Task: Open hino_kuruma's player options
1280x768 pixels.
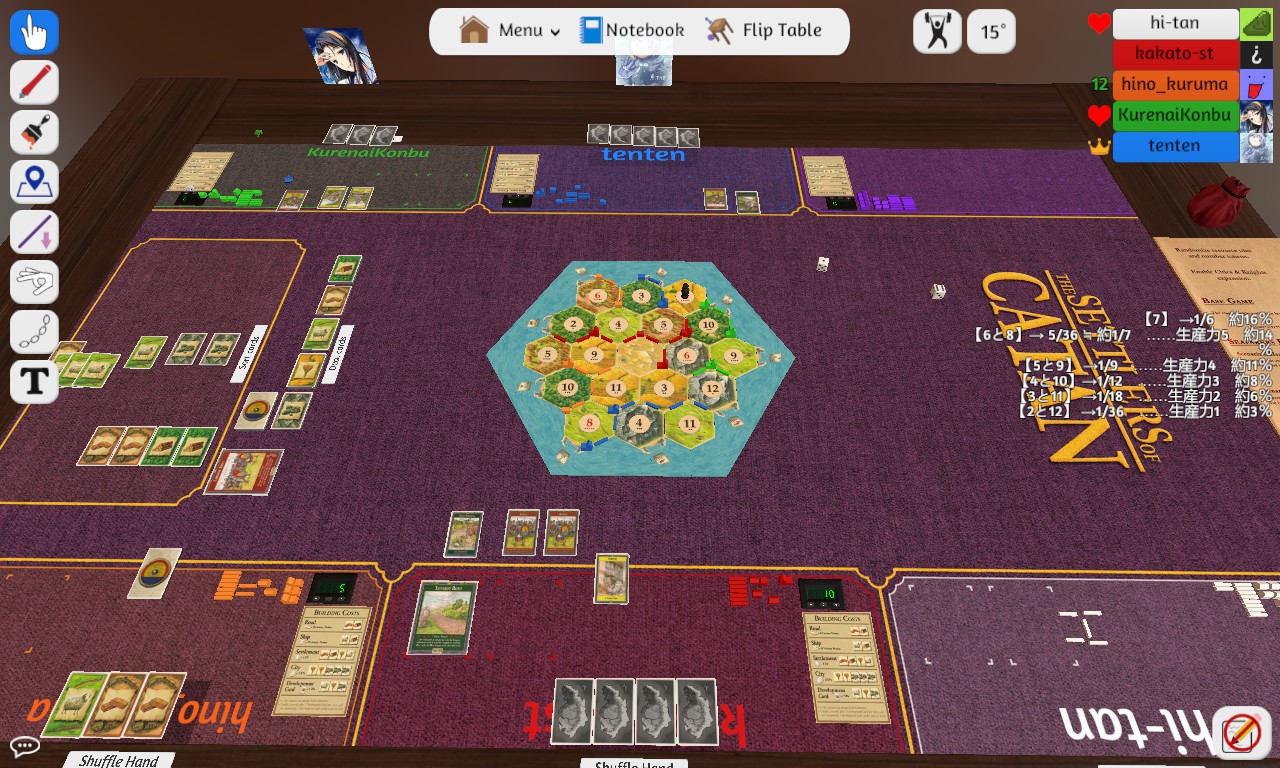Action: [x=1176, y=85]
